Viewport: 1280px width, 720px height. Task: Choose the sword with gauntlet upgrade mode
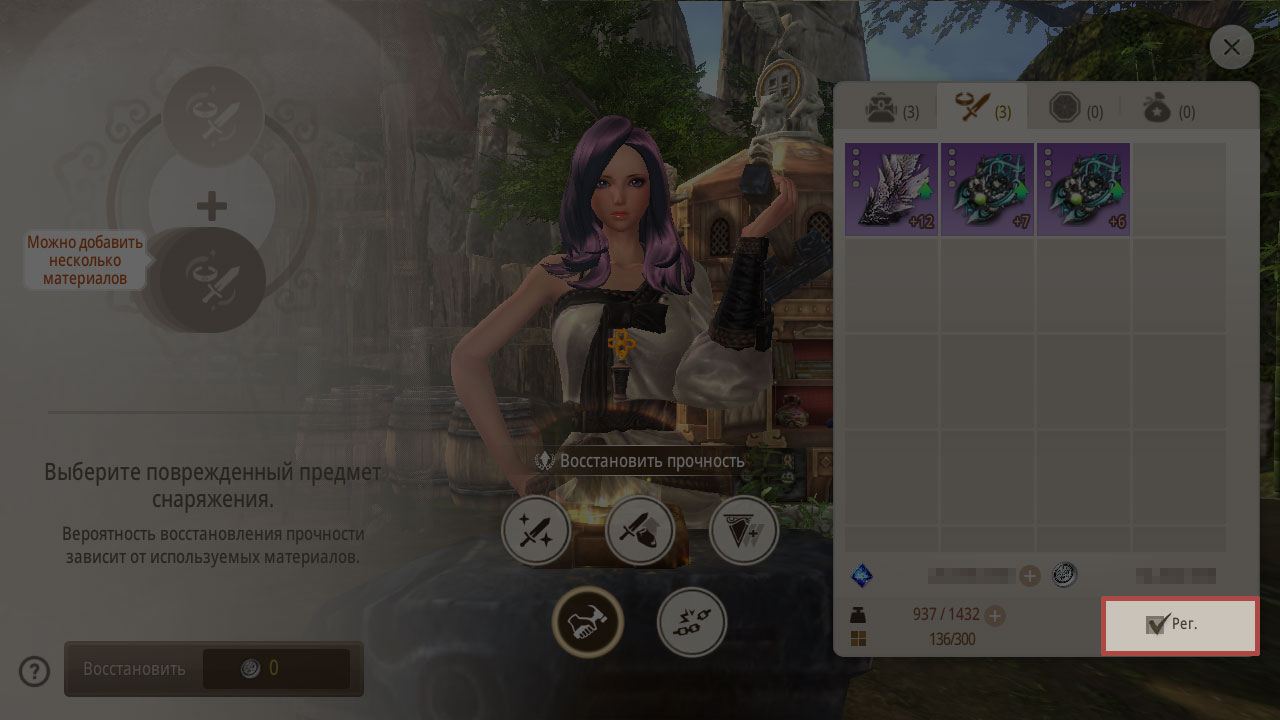pyautogui.click(x=640, y=530)
